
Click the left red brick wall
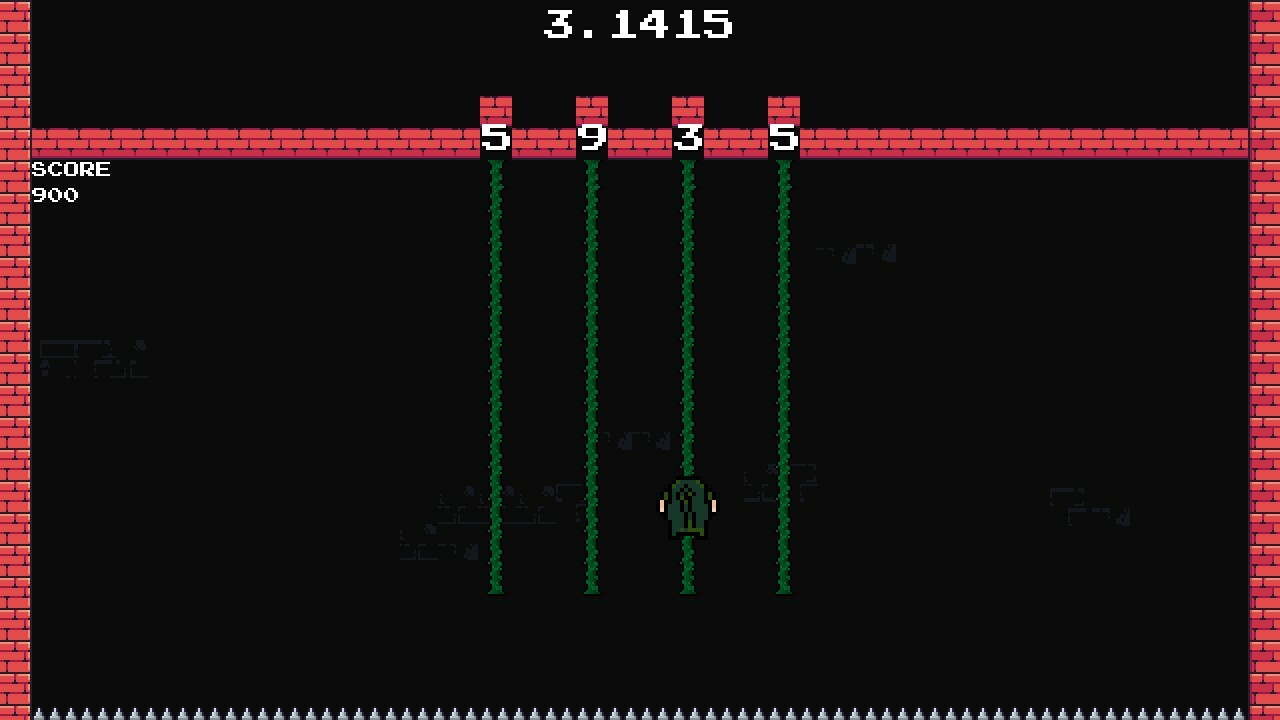coord(15,400)
